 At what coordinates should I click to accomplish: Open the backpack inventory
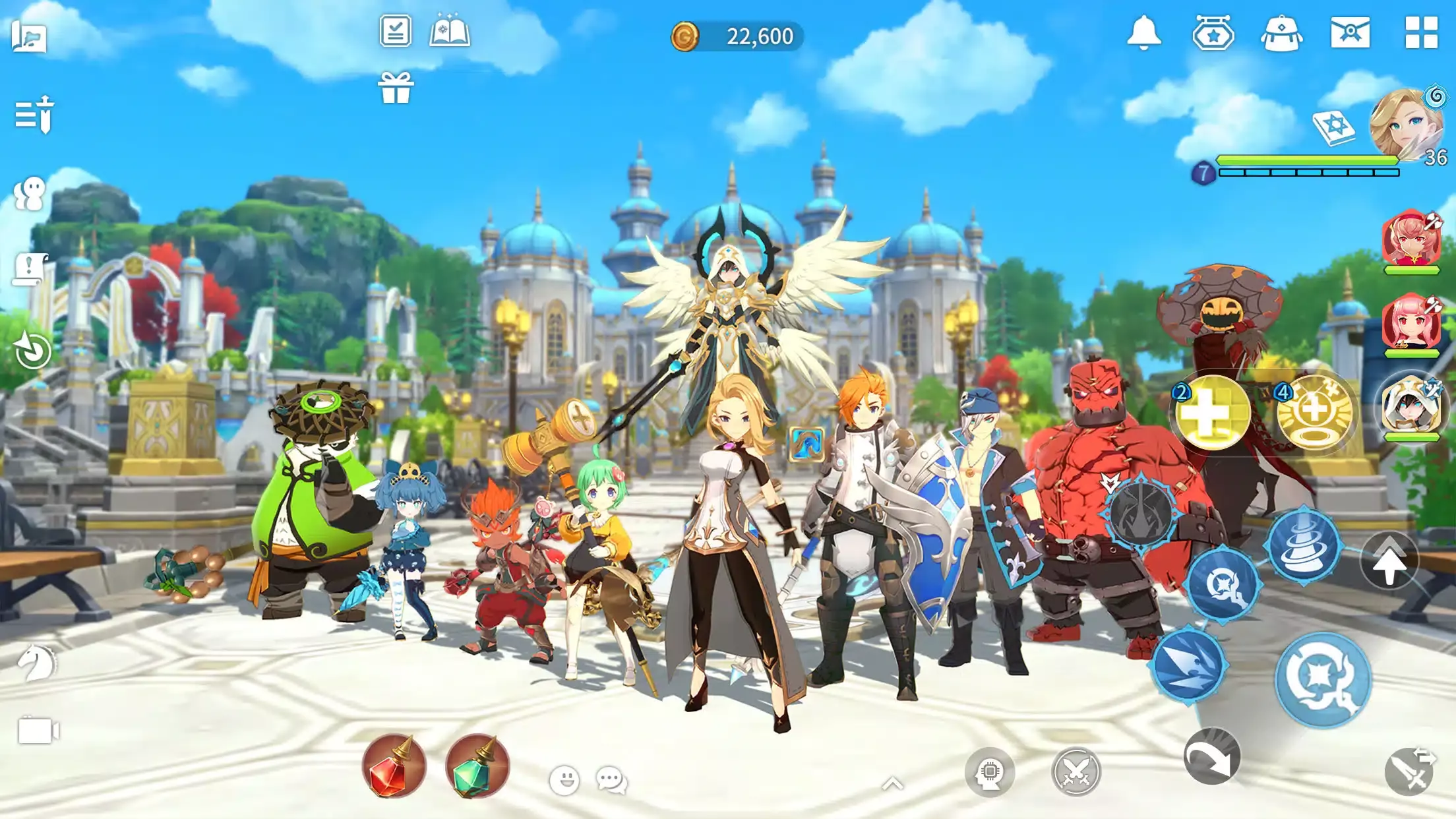(x=1281, y=34)
